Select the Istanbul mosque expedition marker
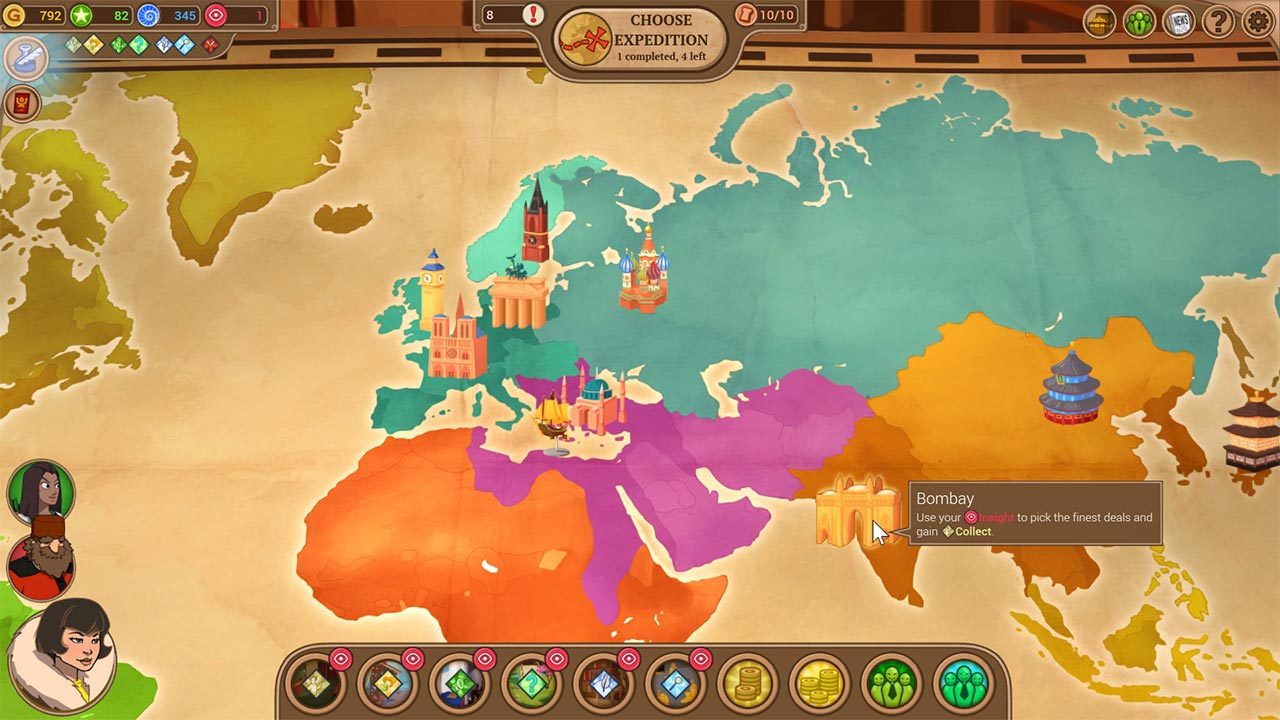The image size is (1280, 720). click(x=600, y=402)
